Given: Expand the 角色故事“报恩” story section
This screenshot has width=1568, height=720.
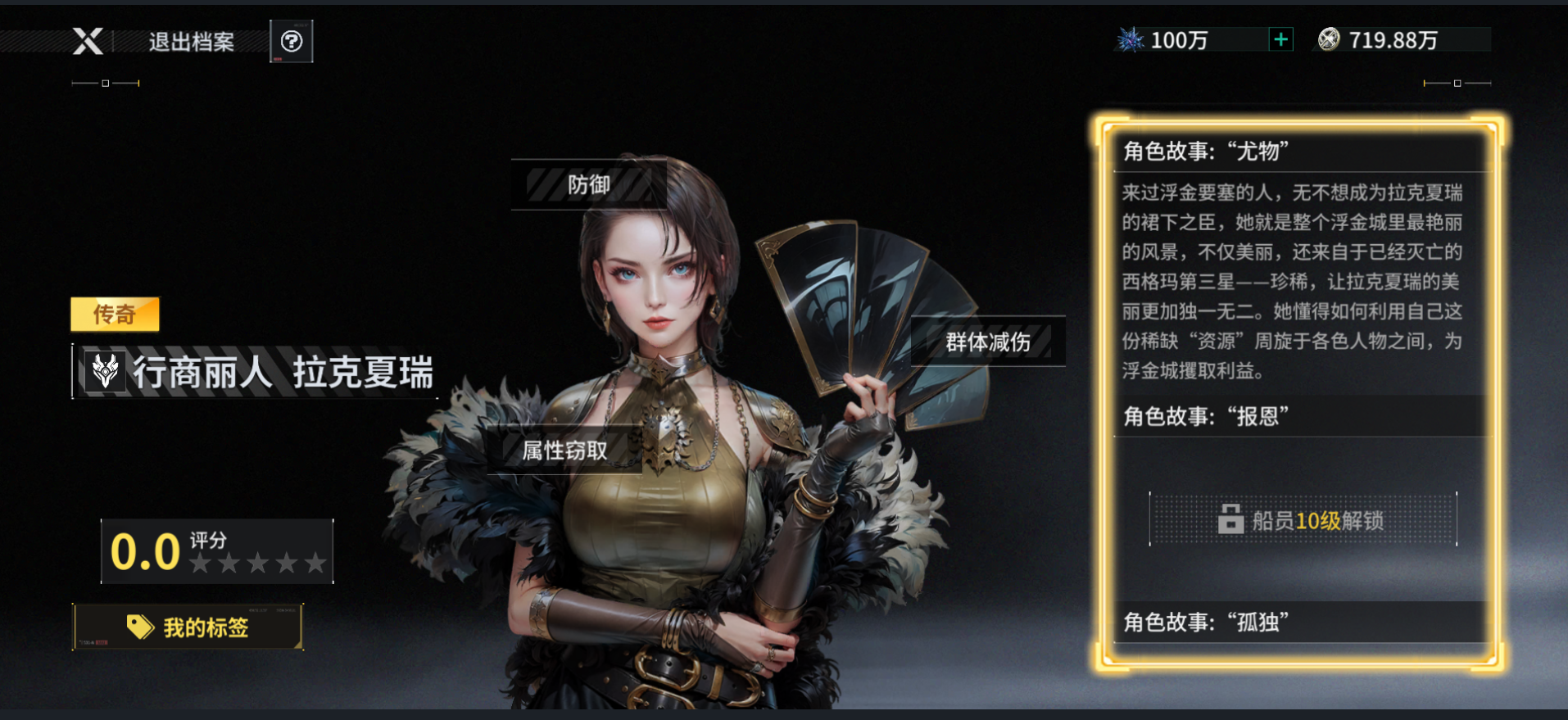Looking at the screenshot, I should (1298, 415).
